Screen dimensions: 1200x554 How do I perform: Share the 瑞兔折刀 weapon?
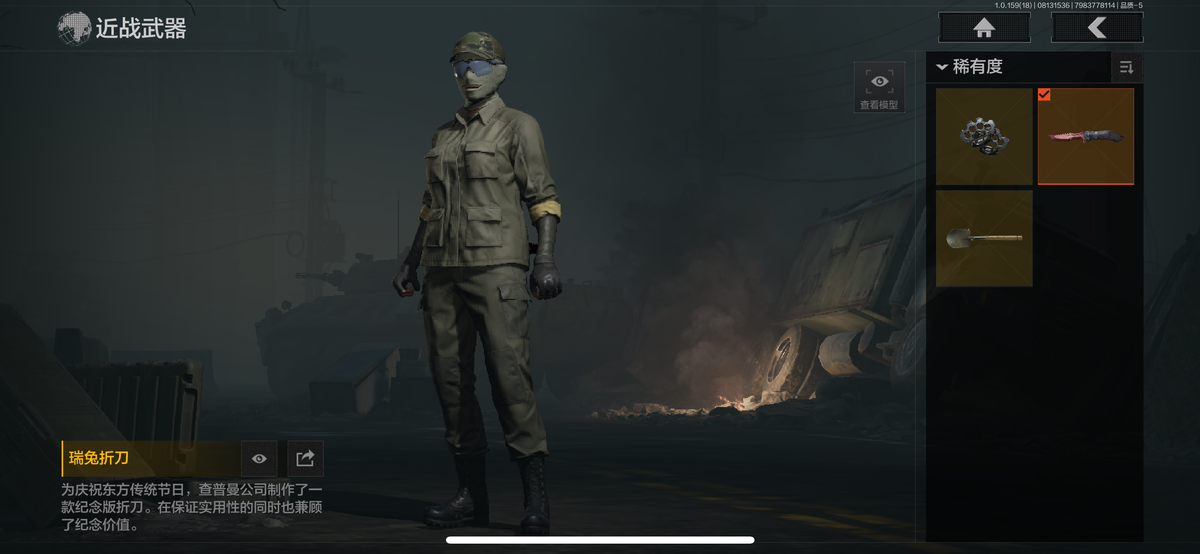[306, 458]
